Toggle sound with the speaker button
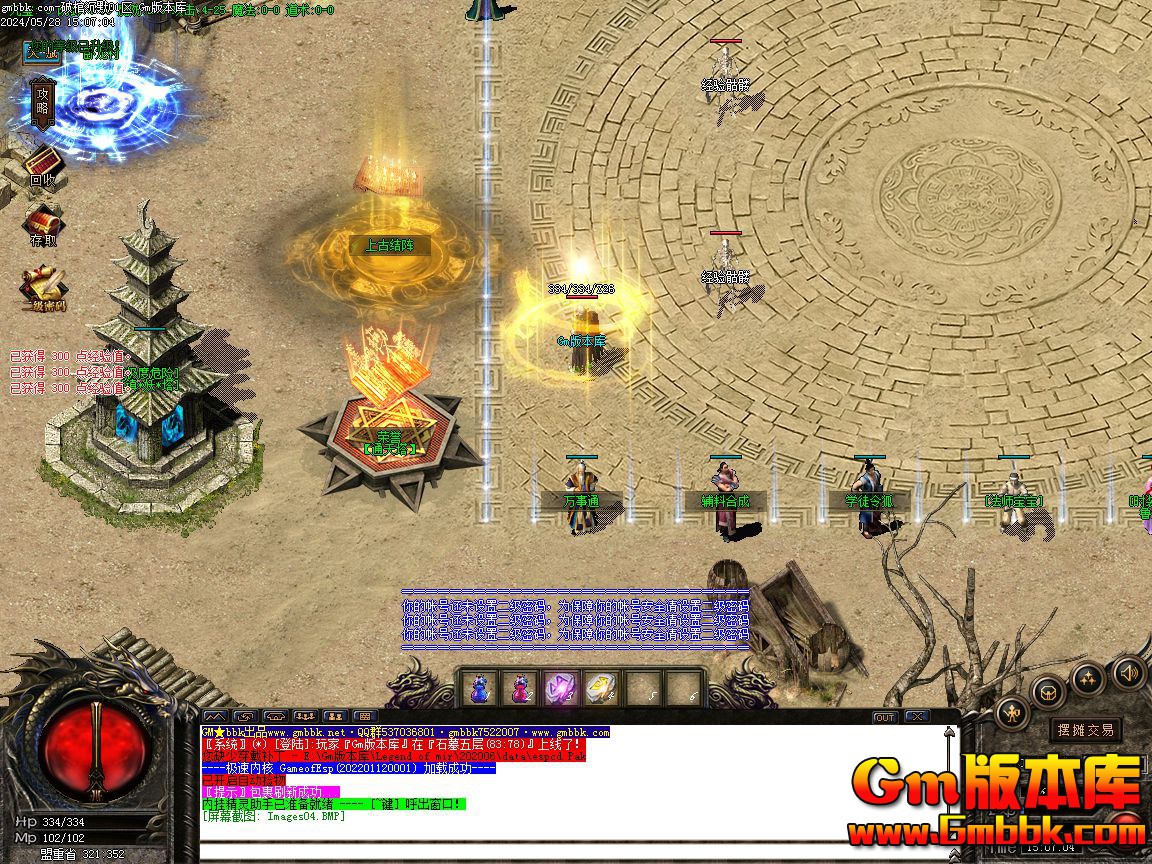 point(1128,673)
